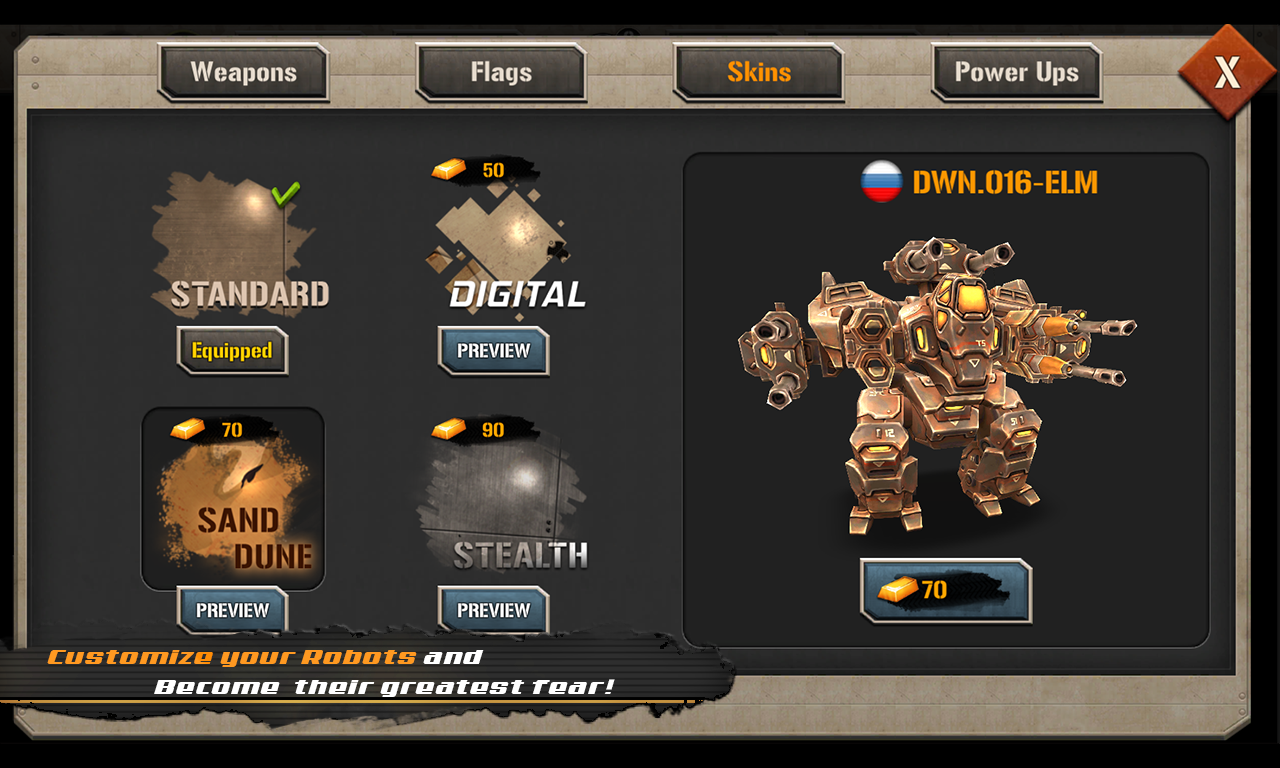Click the Russian flag beside DWN.016-ELM

(x=884, y=182)
